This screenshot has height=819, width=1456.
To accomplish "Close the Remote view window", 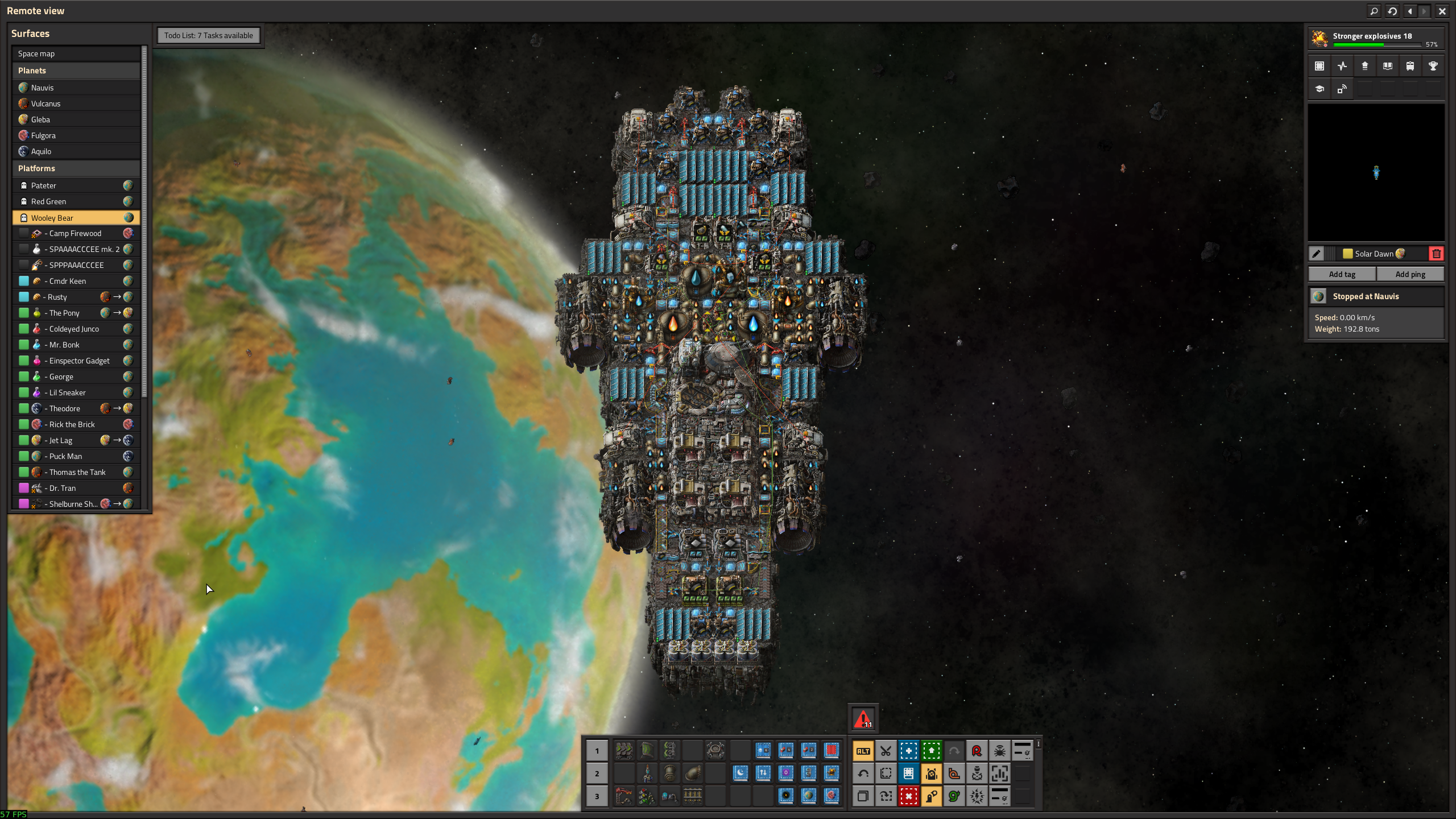I will point(1442,11).
